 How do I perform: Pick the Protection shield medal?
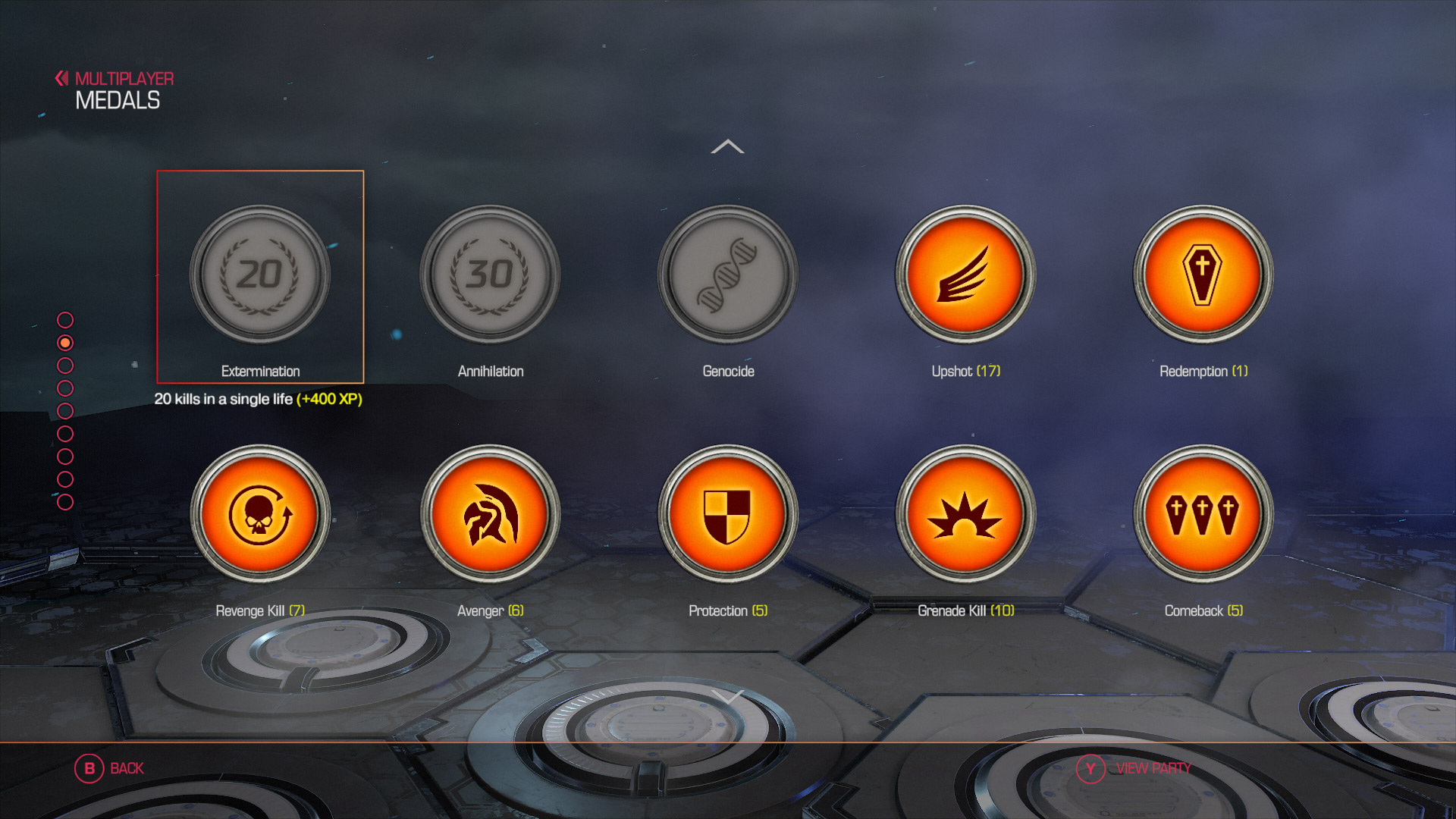point(728,514)
